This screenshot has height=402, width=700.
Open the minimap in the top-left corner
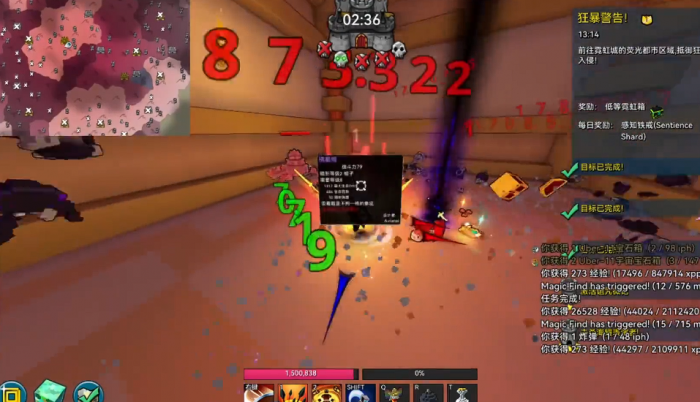[95, 67]
